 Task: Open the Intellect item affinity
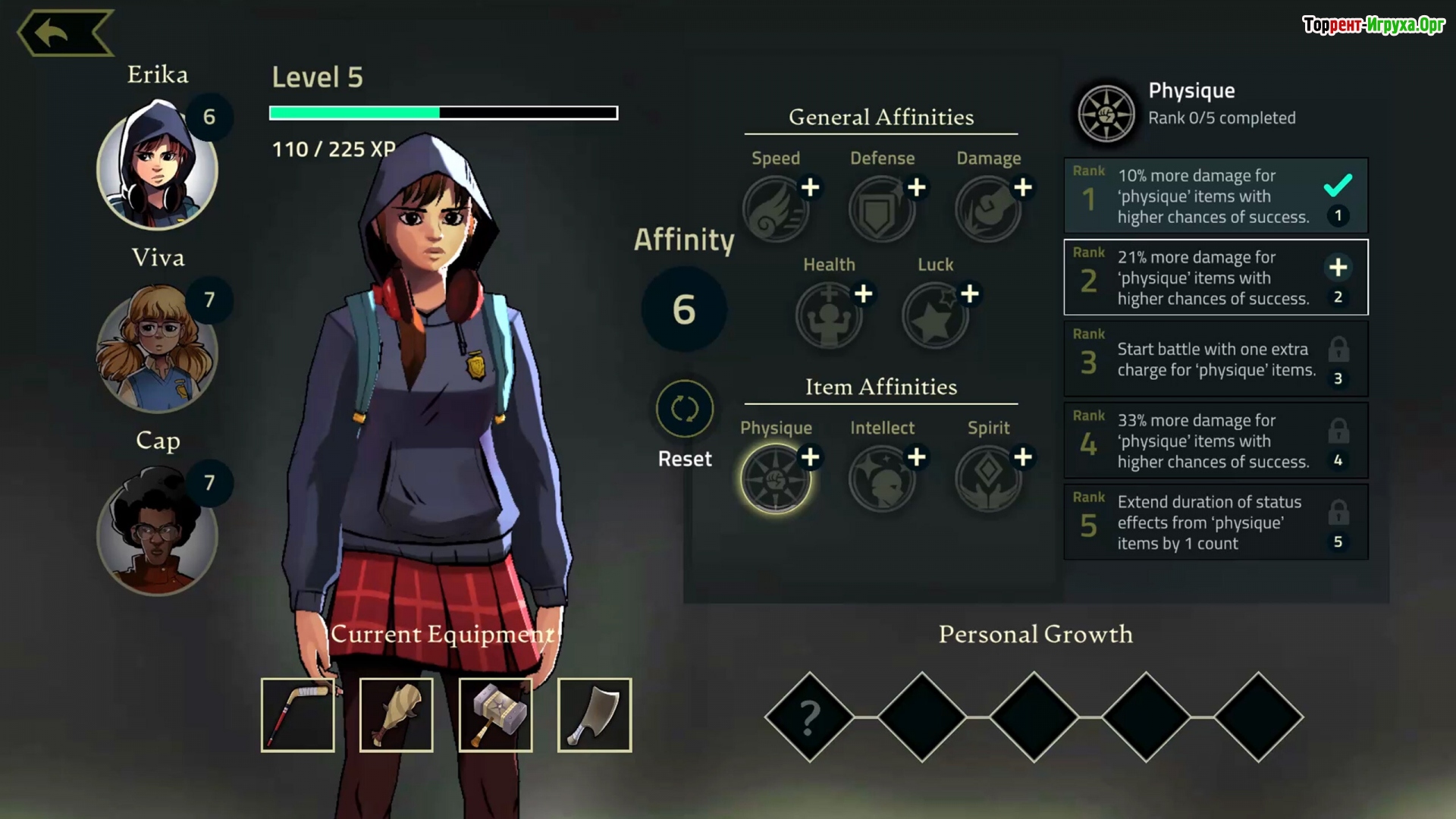tap(880, 479)
